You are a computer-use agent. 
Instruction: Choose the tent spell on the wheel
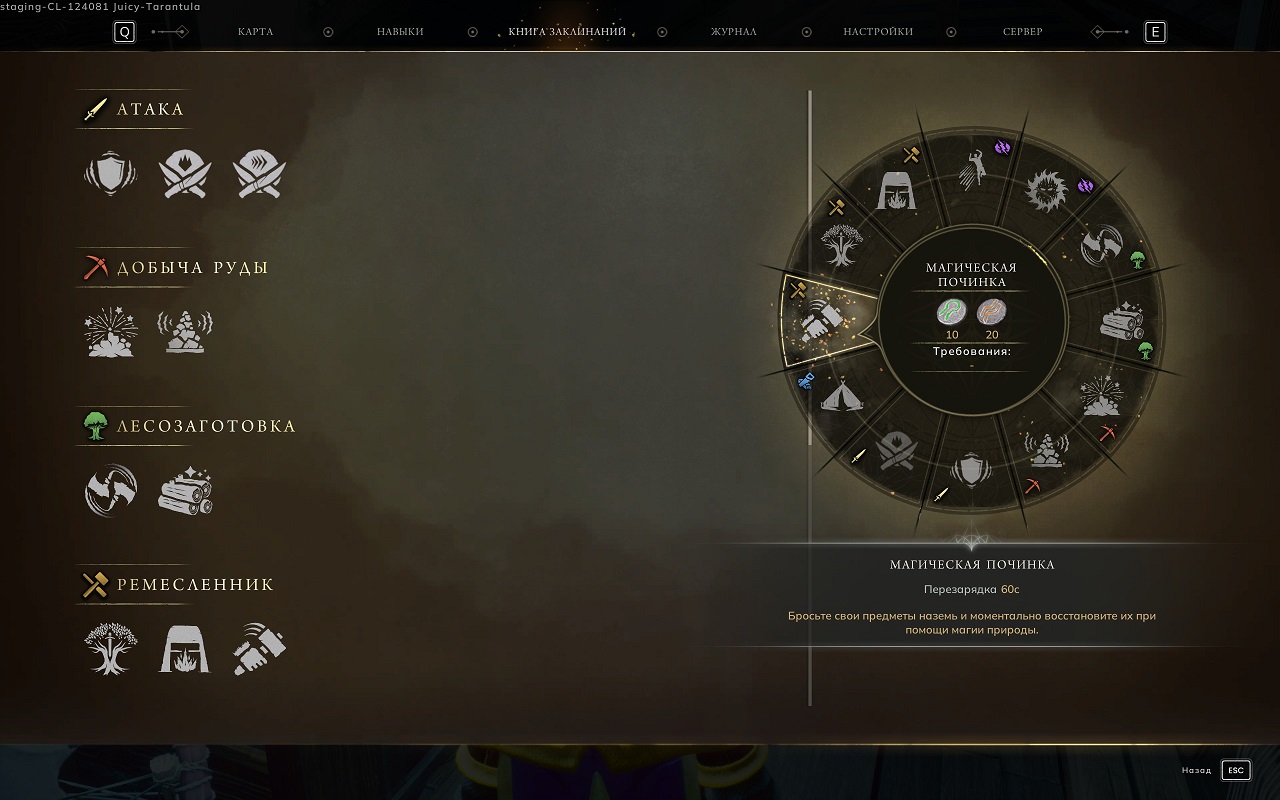click(842, 397)
